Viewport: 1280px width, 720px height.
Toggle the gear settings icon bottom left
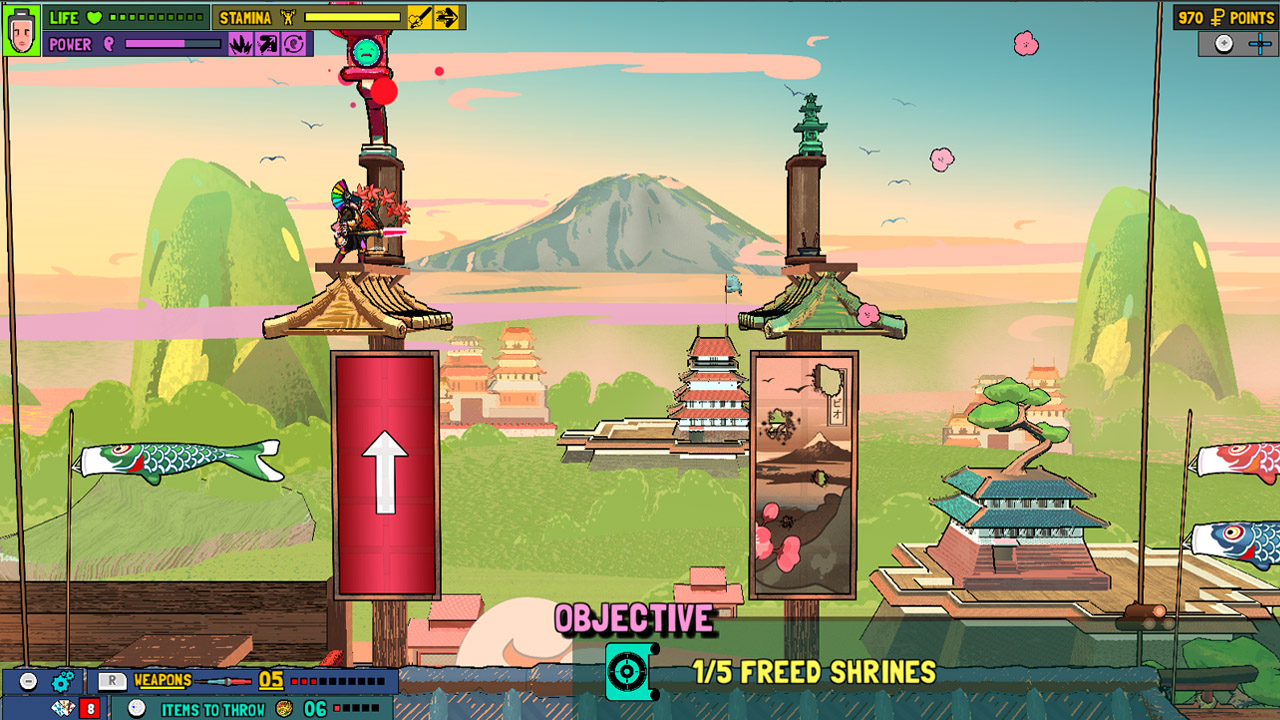(62, 682)
